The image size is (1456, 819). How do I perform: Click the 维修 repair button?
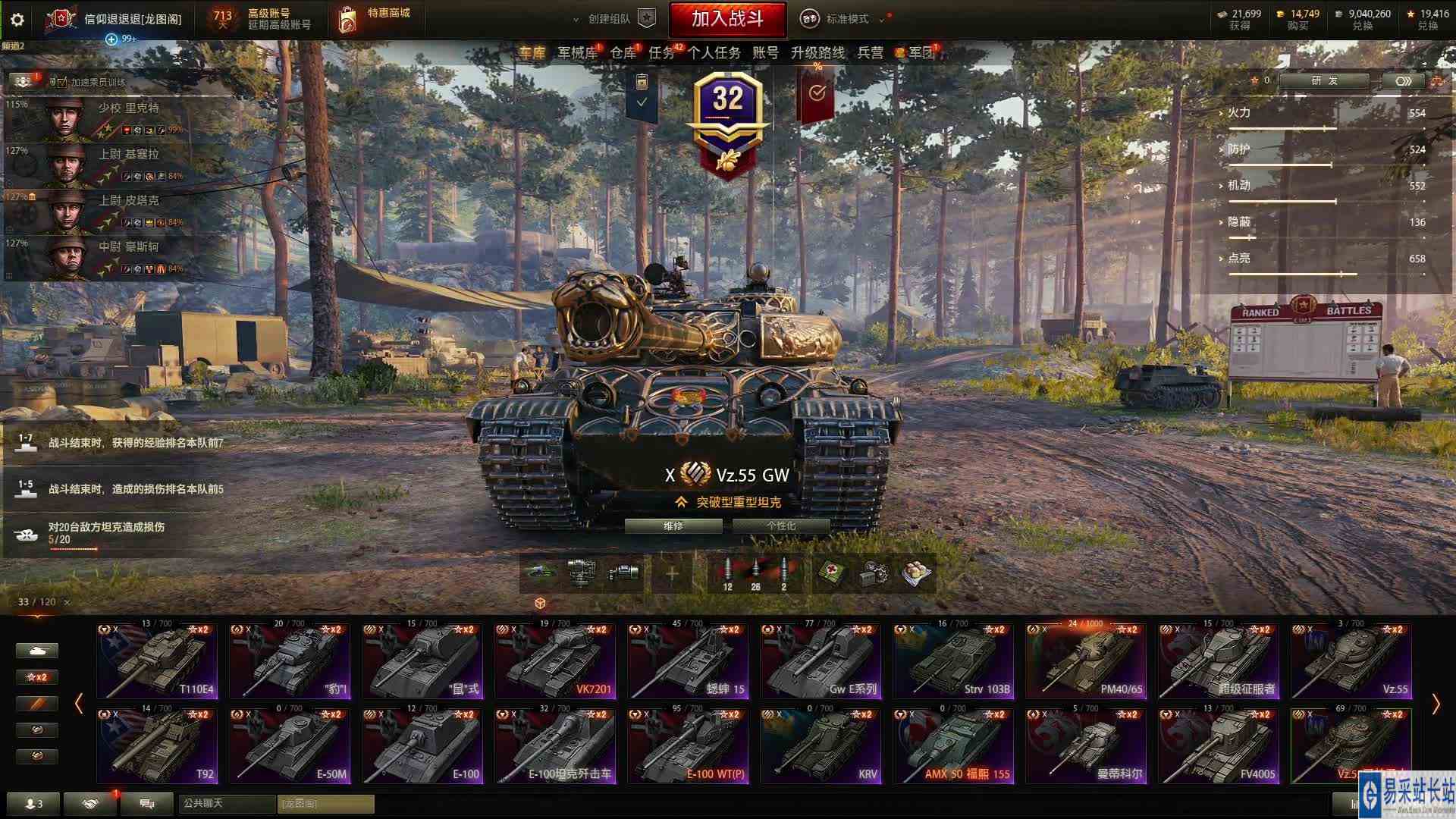tap(673, 526)
